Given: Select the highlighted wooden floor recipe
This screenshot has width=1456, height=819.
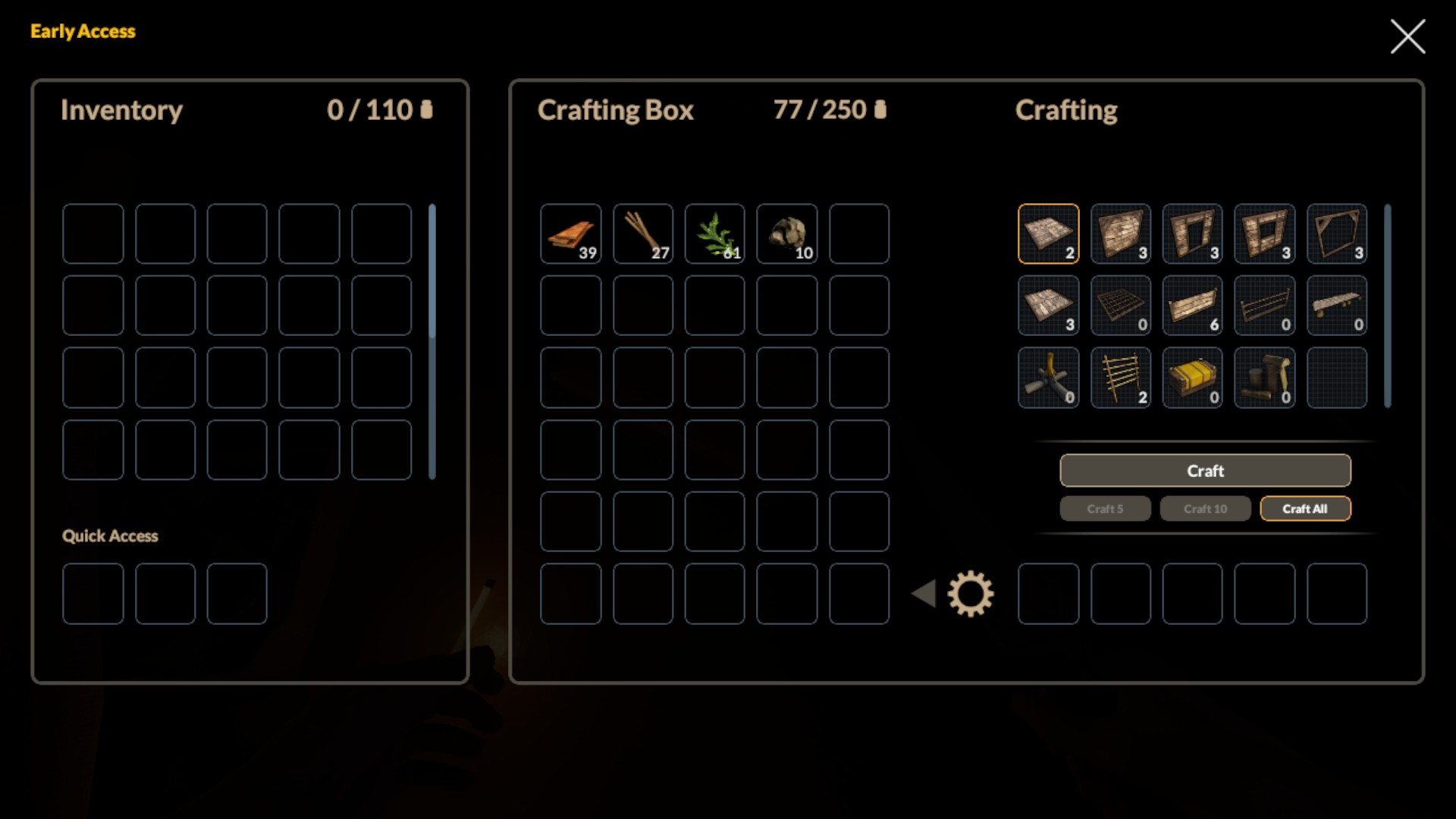Looking at the screenshot, I should [x=1049, y=234].
